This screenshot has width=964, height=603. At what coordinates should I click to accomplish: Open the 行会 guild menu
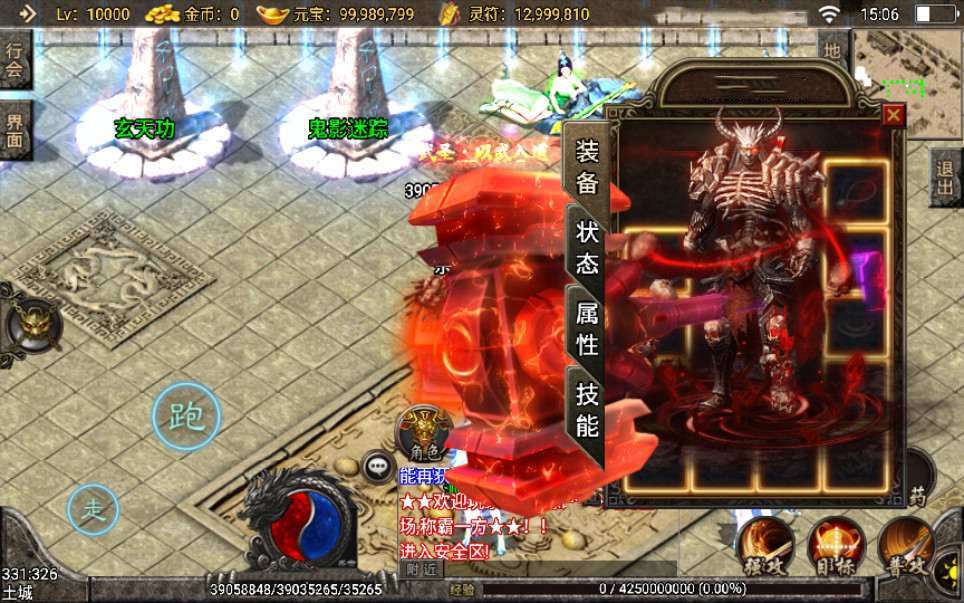(15, 57)
